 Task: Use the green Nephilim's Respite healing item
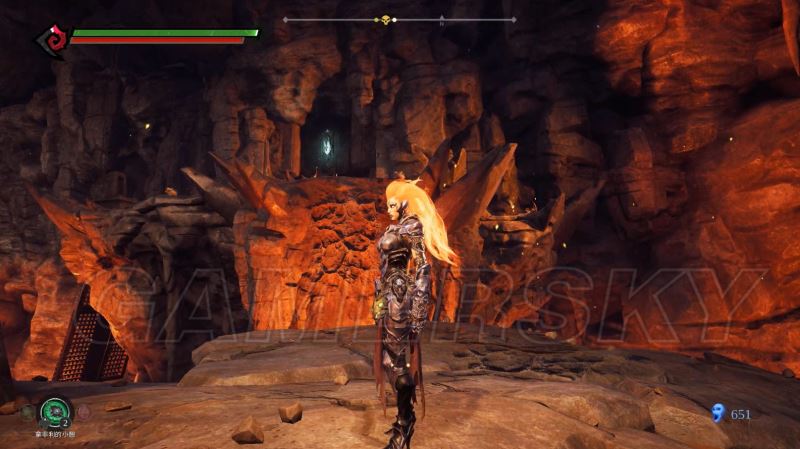[x=55, y=409]
